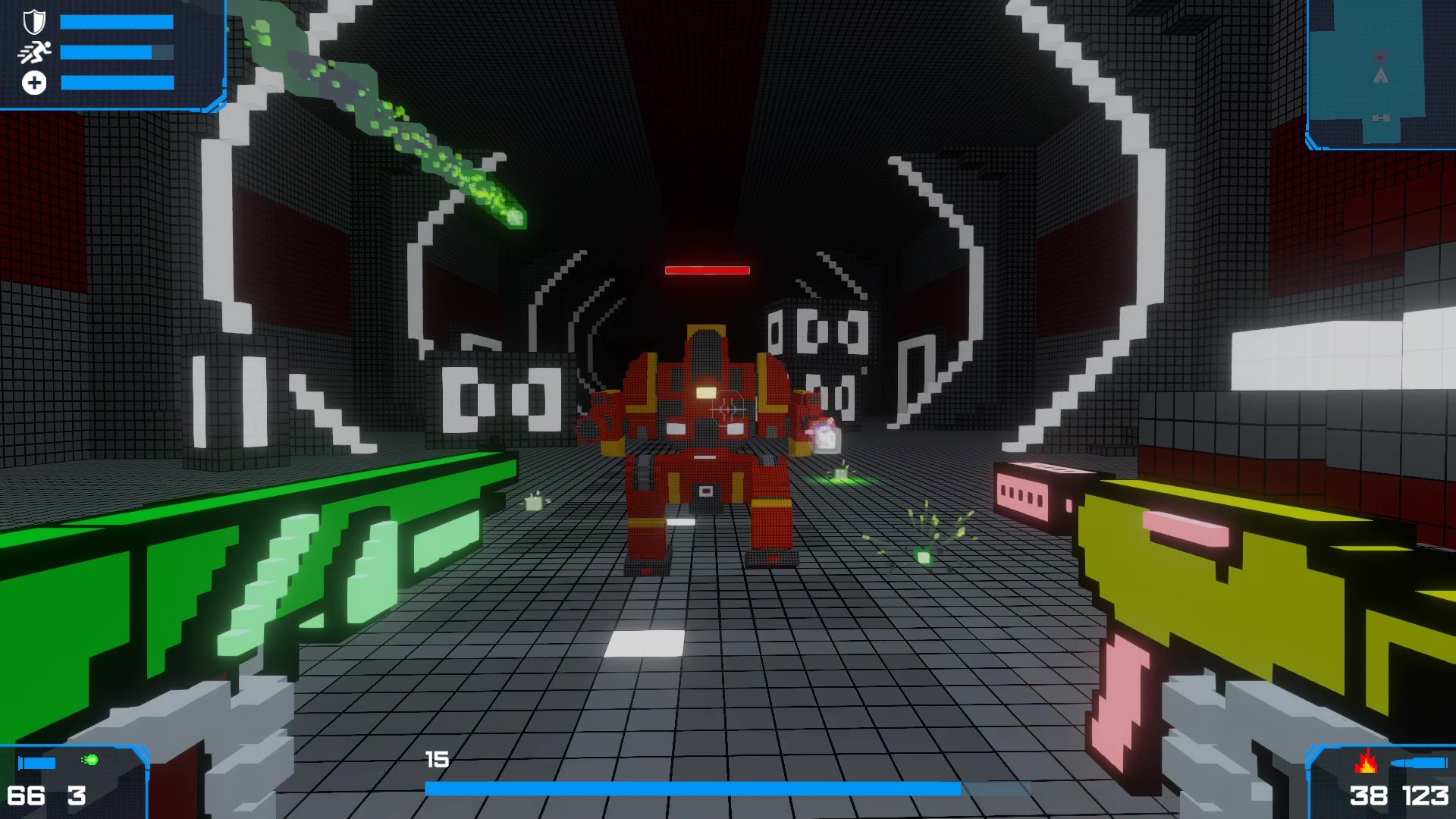
Task: Click the sprinting runner stamina icon
Action: 36,52
